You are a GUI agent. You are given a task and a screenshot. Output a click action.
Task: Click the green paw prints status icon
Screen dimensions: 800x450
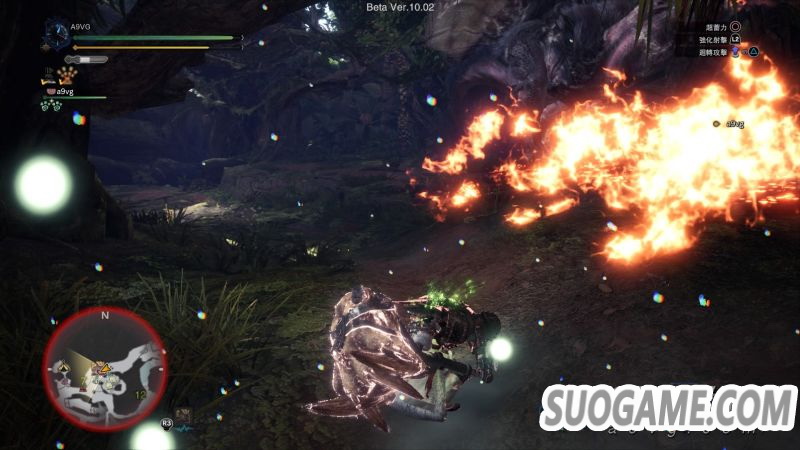click(49, 105)
